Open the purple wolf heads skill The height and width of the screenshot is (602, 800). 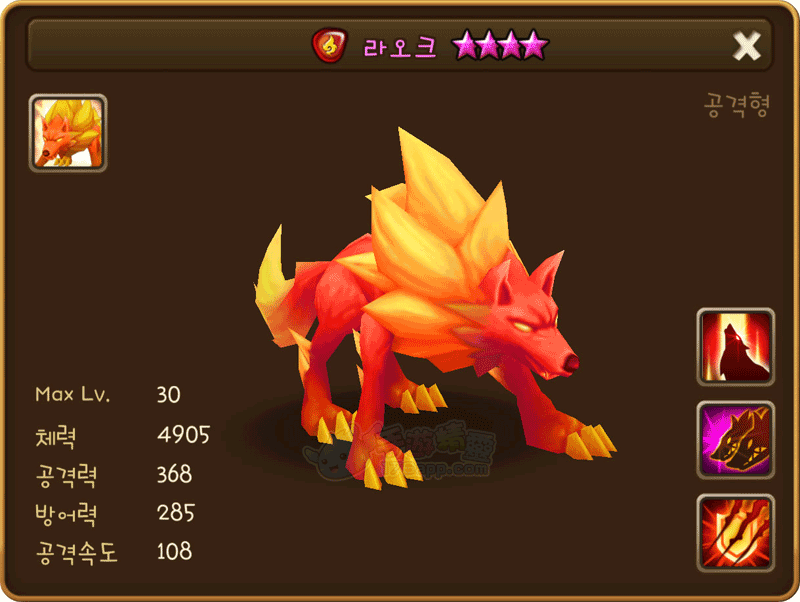pyautogui.click(x=736, y=440)
